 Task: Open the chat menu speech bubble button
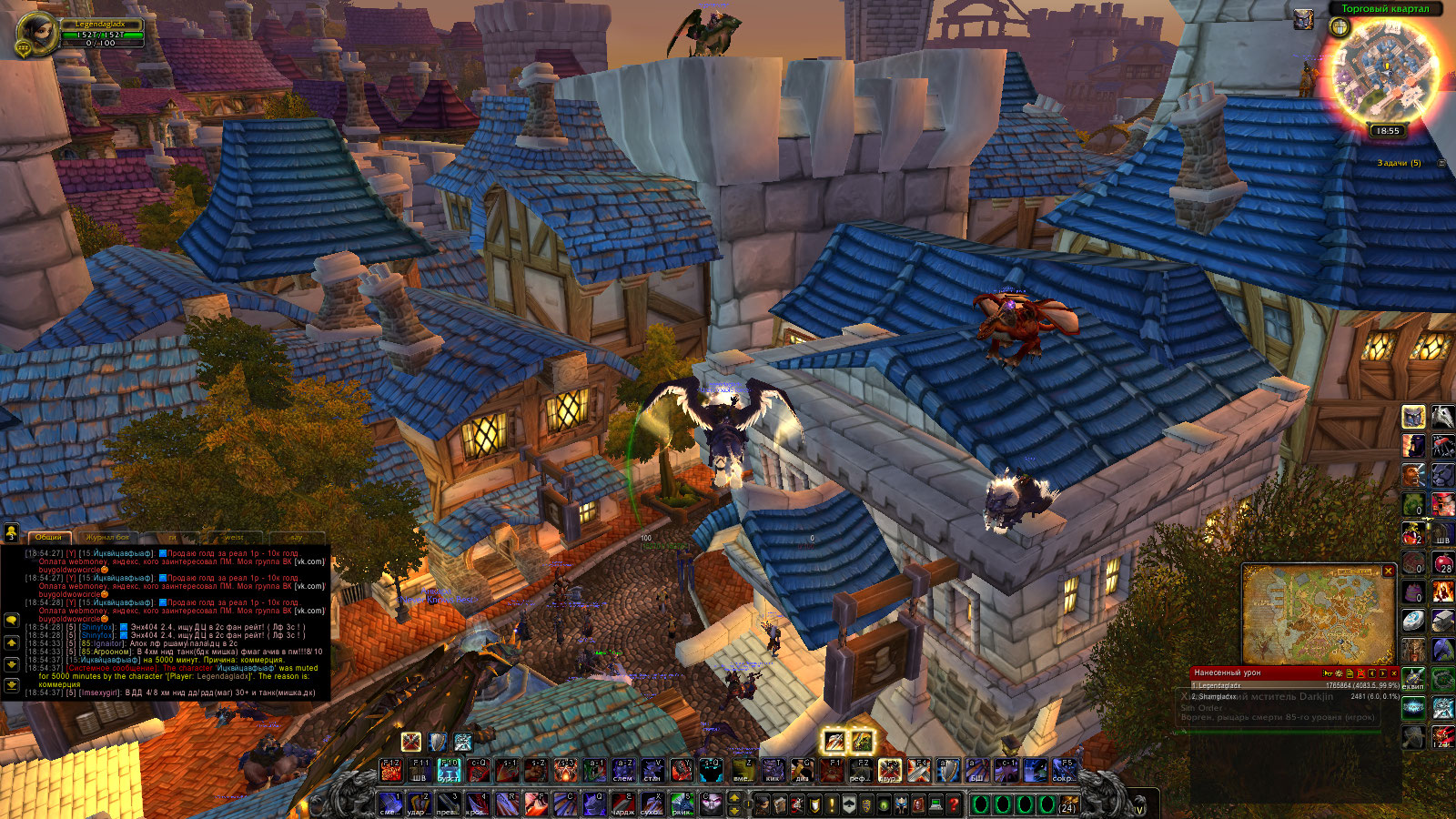pyautogui.click(x=12, y=620)
